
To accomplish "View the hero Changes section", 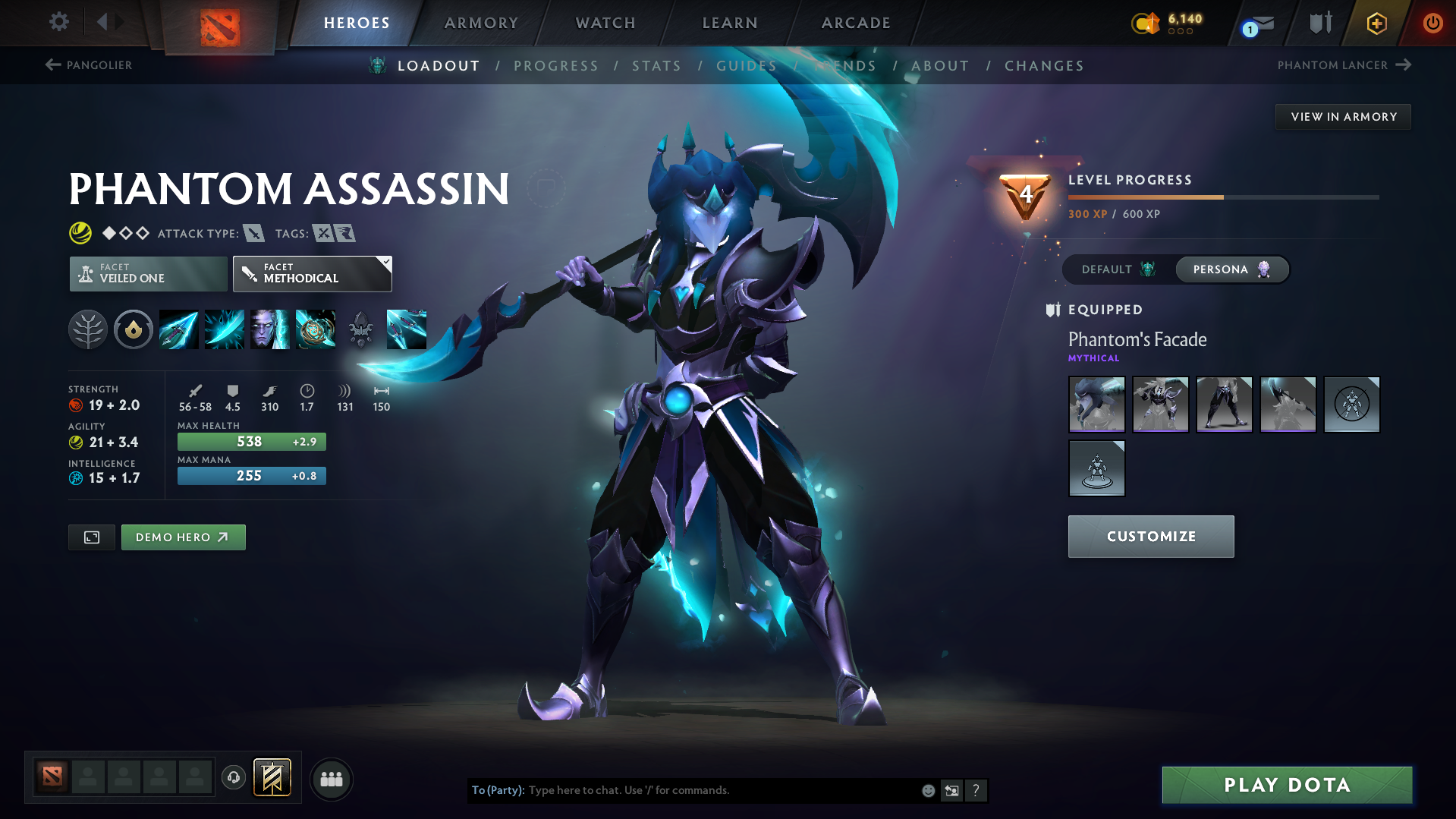I will (1044, 66).
